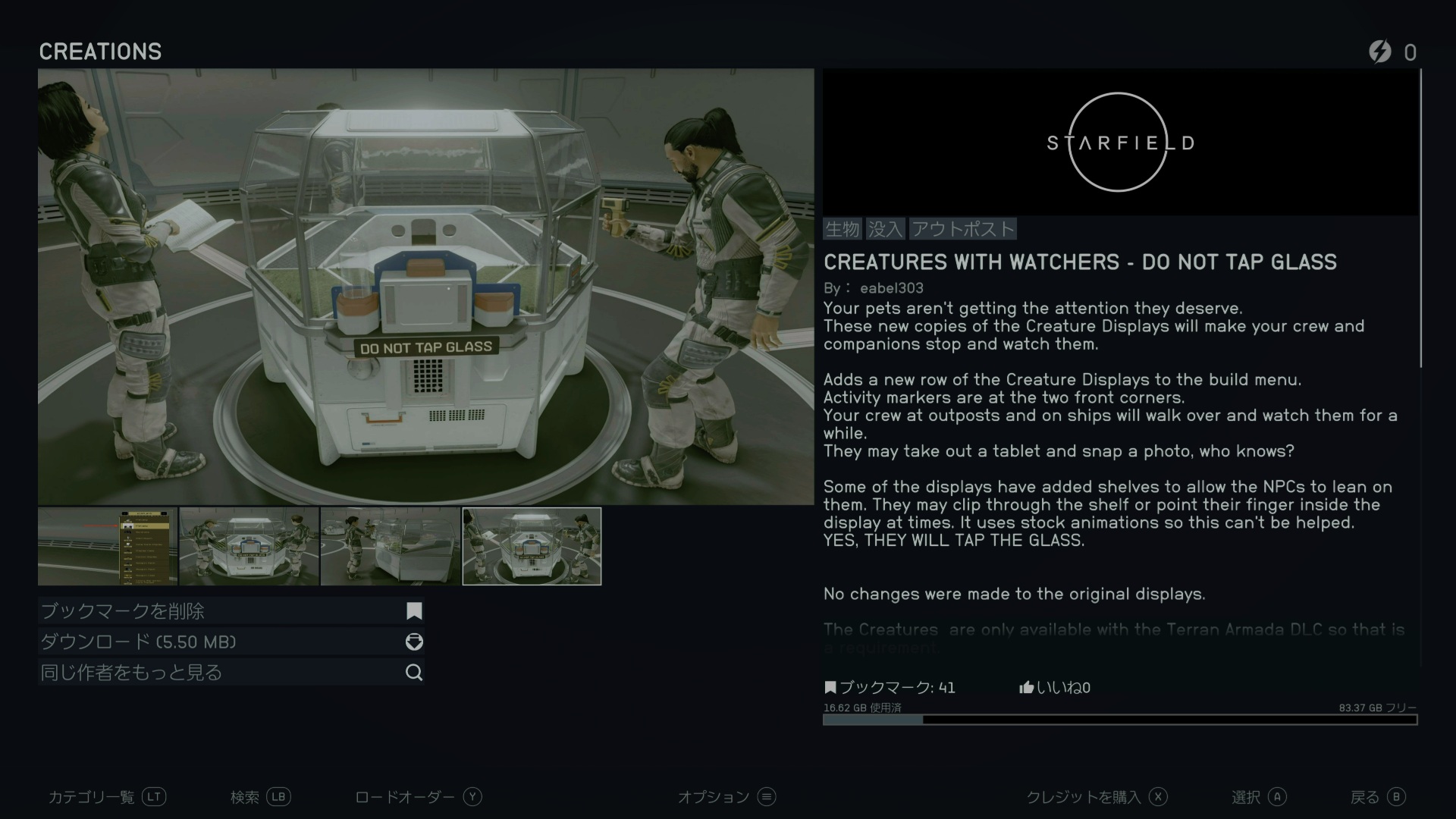
Task: Select the build menu thumbnail
Action: click(108, 546)
